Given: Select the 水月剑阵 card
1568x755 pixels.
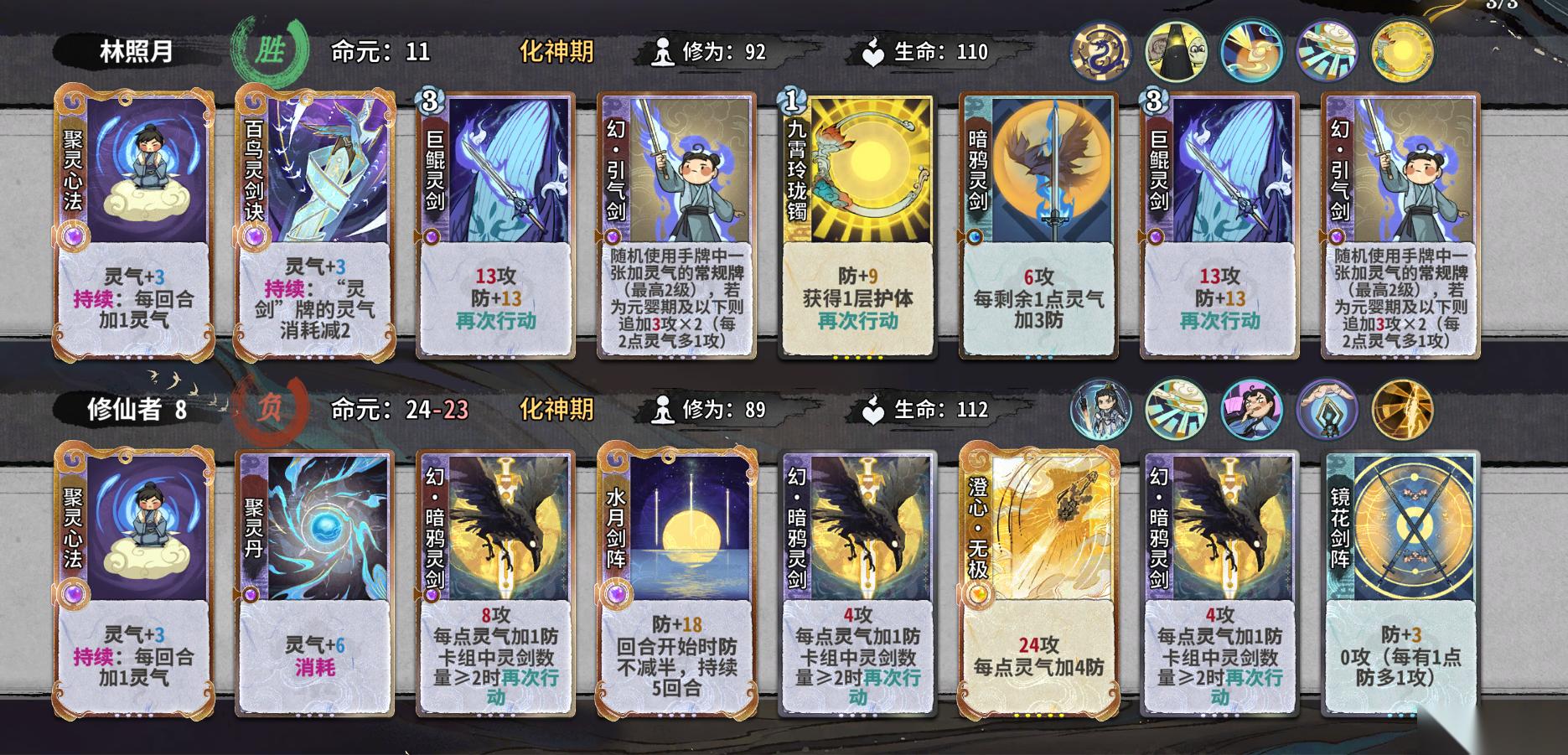Looking at the screenshot, I should (676, 584).
